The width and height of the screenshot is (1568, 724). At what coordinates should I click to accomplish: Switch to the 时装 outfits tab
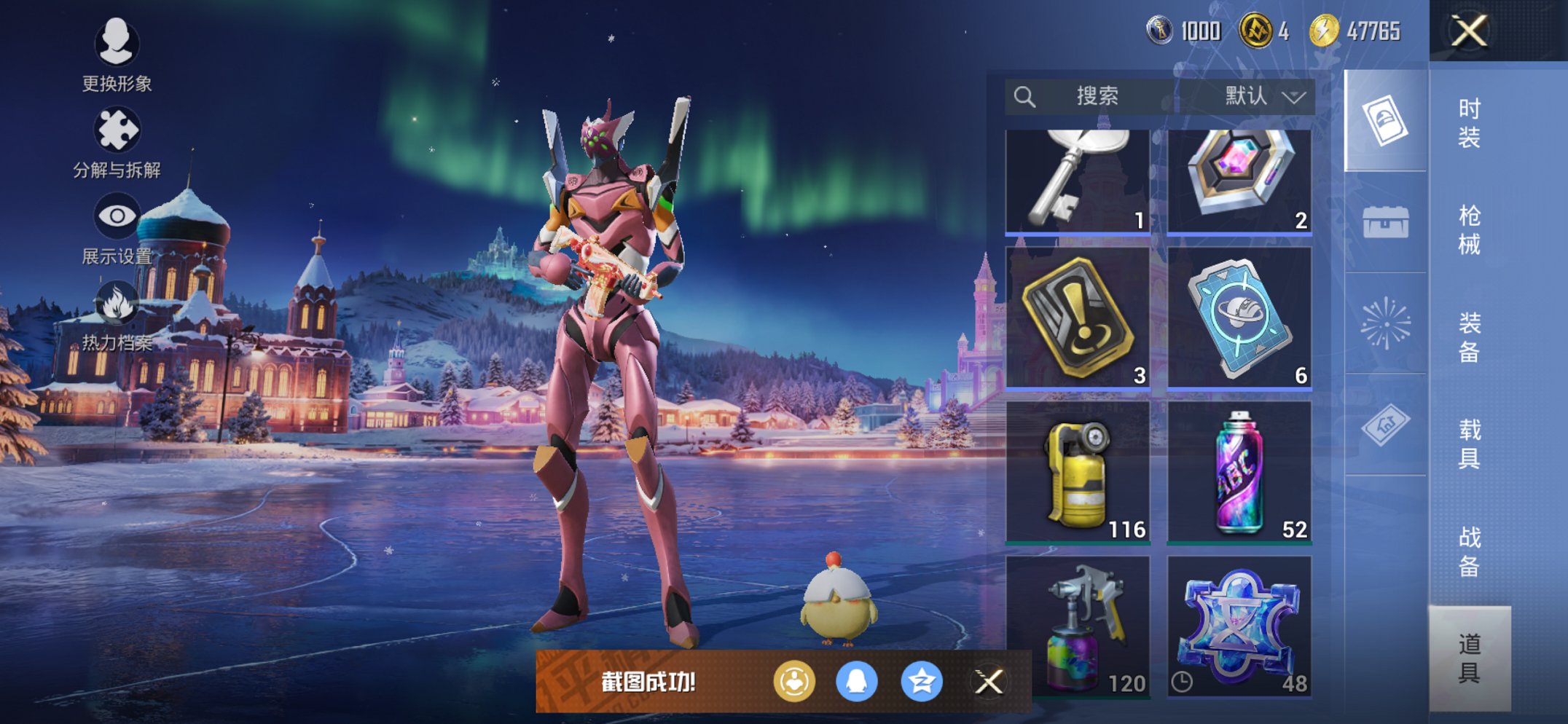[x=1469, y=122]
